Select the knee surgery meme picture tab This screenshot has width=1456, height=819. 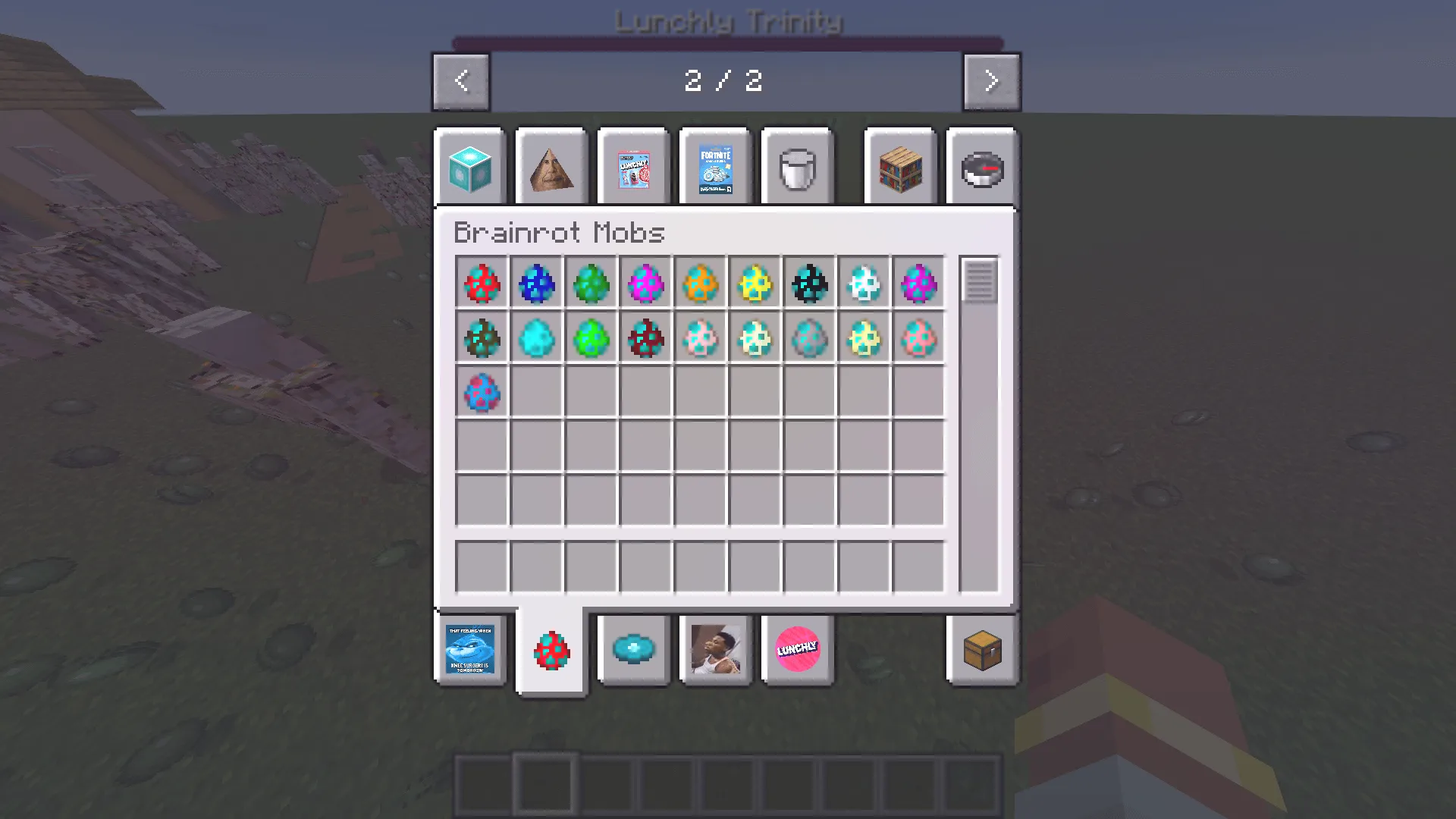[469, 649]
